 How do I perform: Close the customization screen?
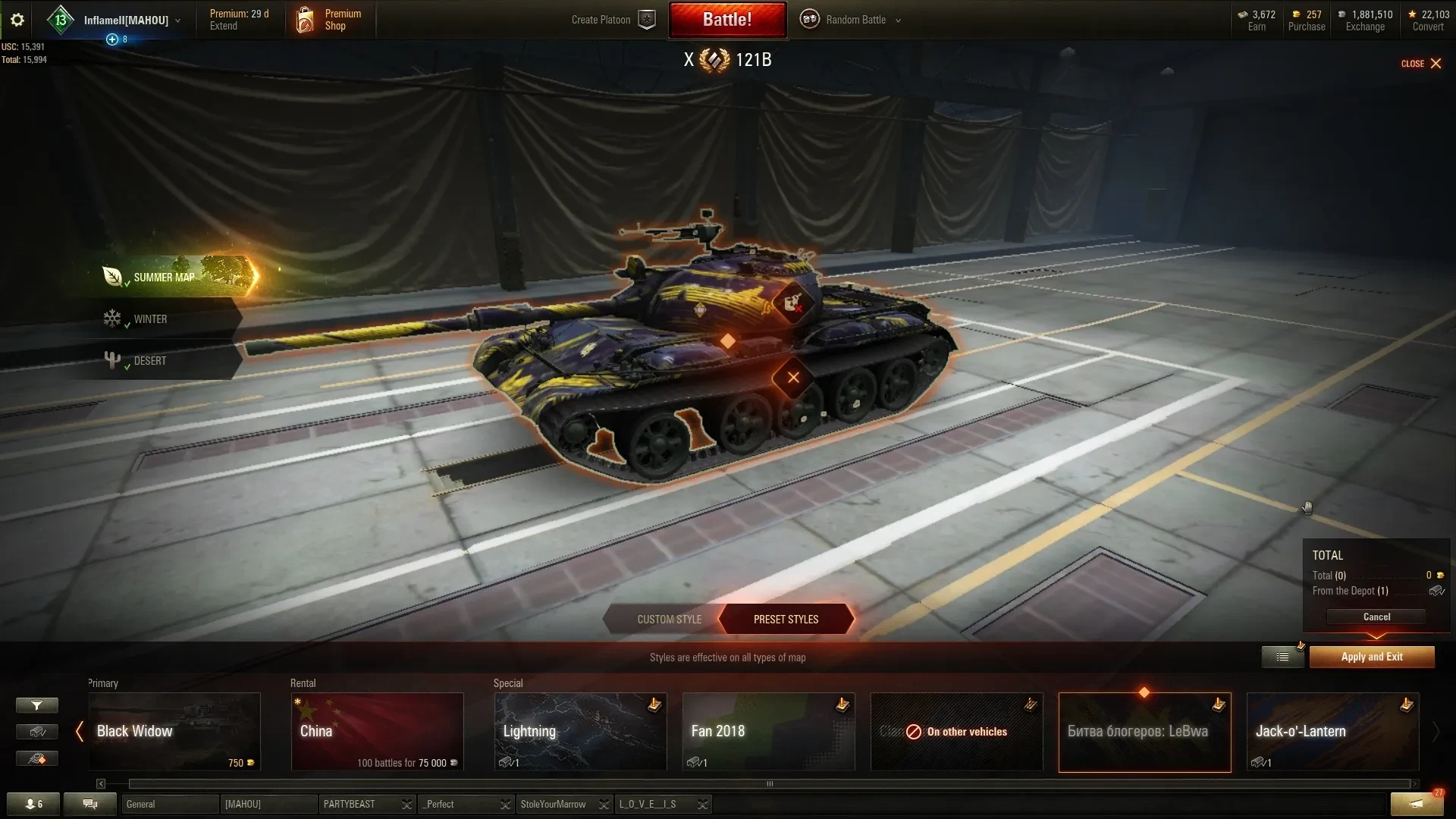click(x=1421, y=64)
